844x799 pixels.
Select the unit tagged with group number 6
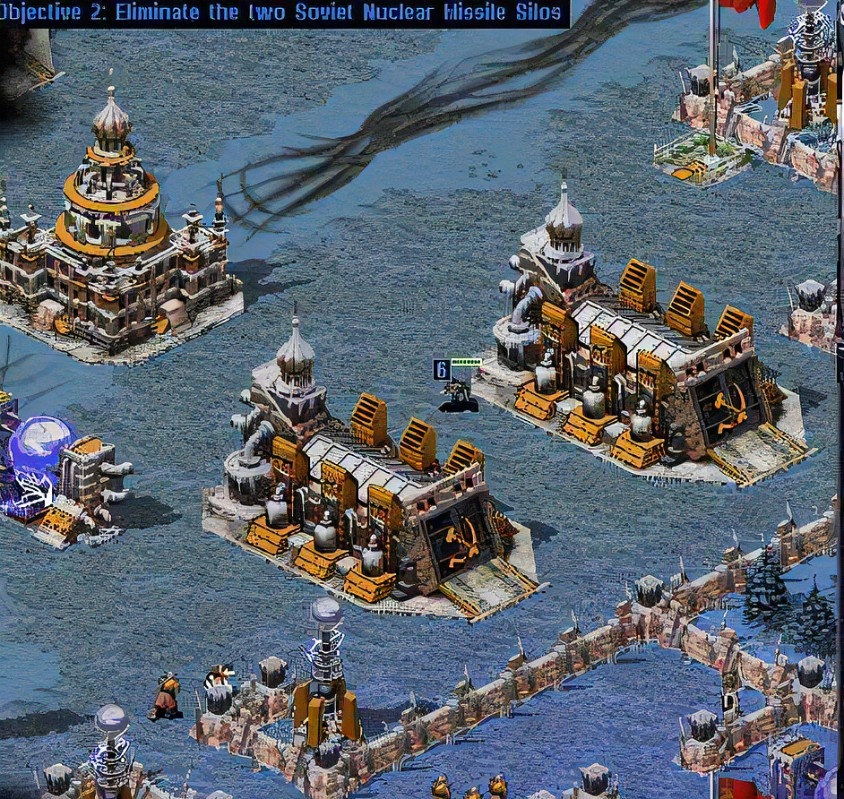pyautogui.click(x=459, y=393)
